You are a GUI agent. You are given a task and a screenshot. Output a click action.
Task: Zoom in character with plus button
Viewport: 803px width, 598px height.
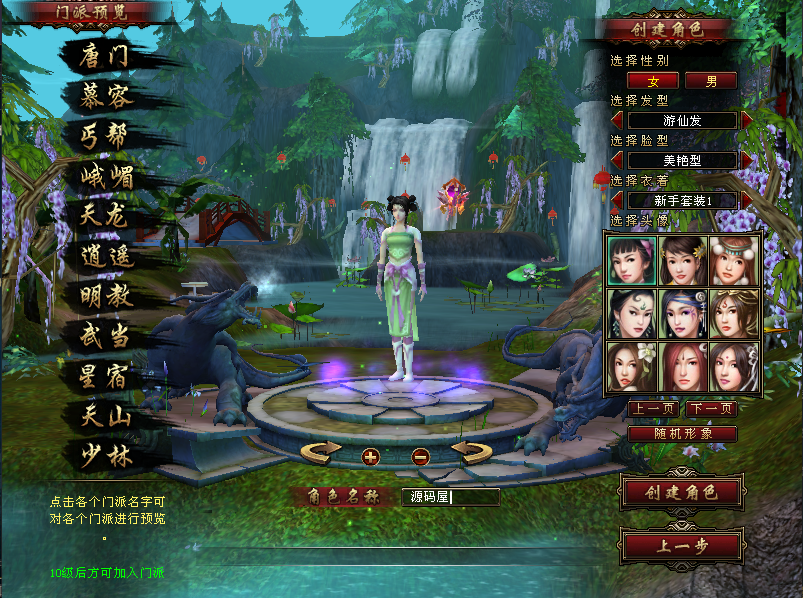click(x=371, y=456)
